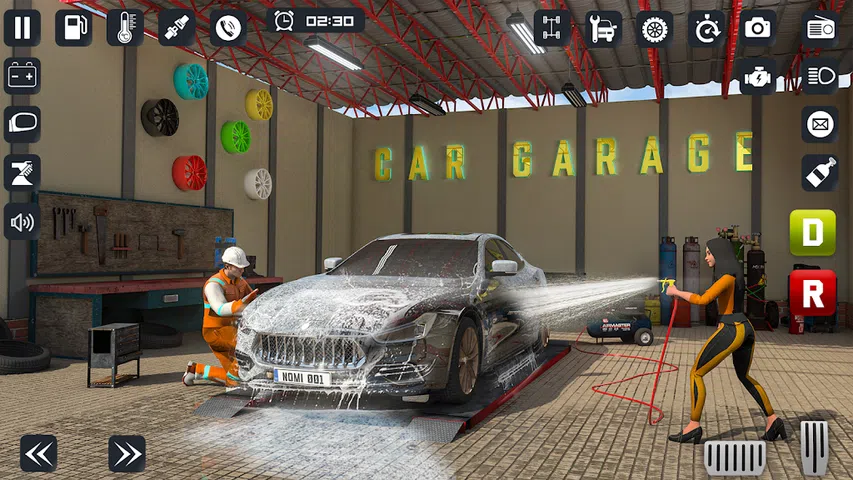Tap the right double-arrow steering button
The height and width of the screenshot is (480, 853).
pyautogui.click(x=127, y=454)
